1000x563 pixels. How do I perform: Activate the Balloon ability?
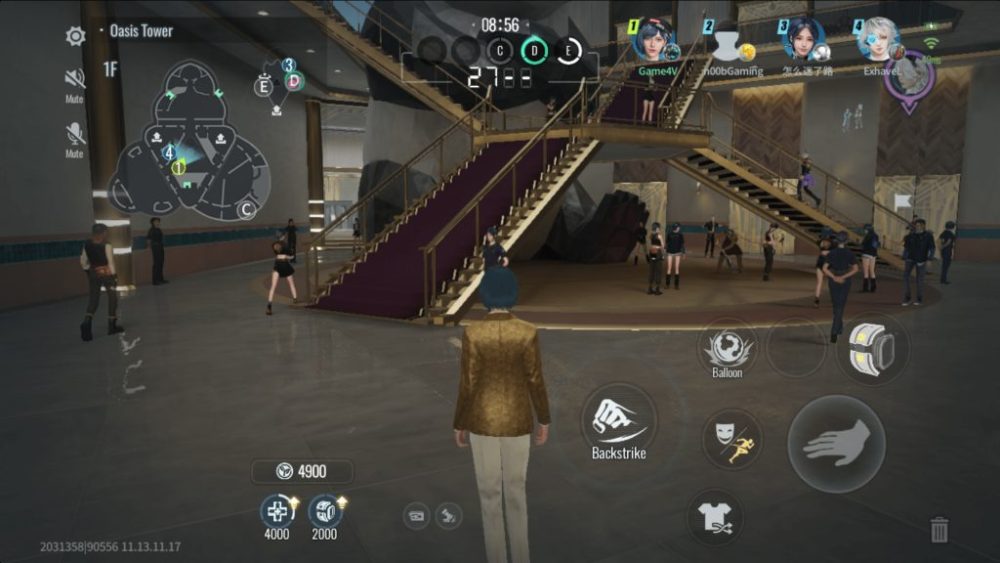pyautogui.click(x=727, y=349)
